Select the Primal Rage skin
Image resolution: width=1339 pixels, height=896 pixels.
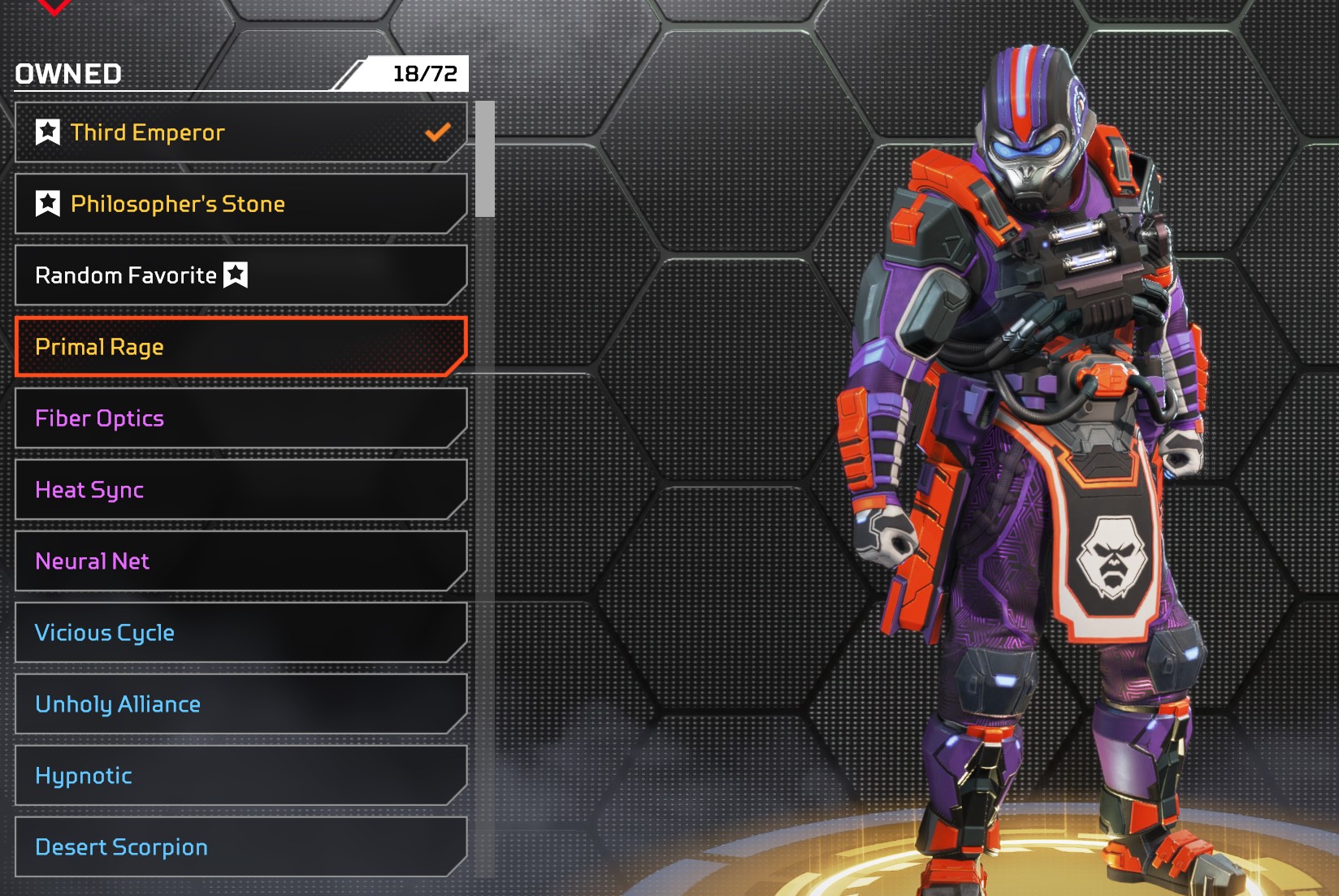coord(240,347)
